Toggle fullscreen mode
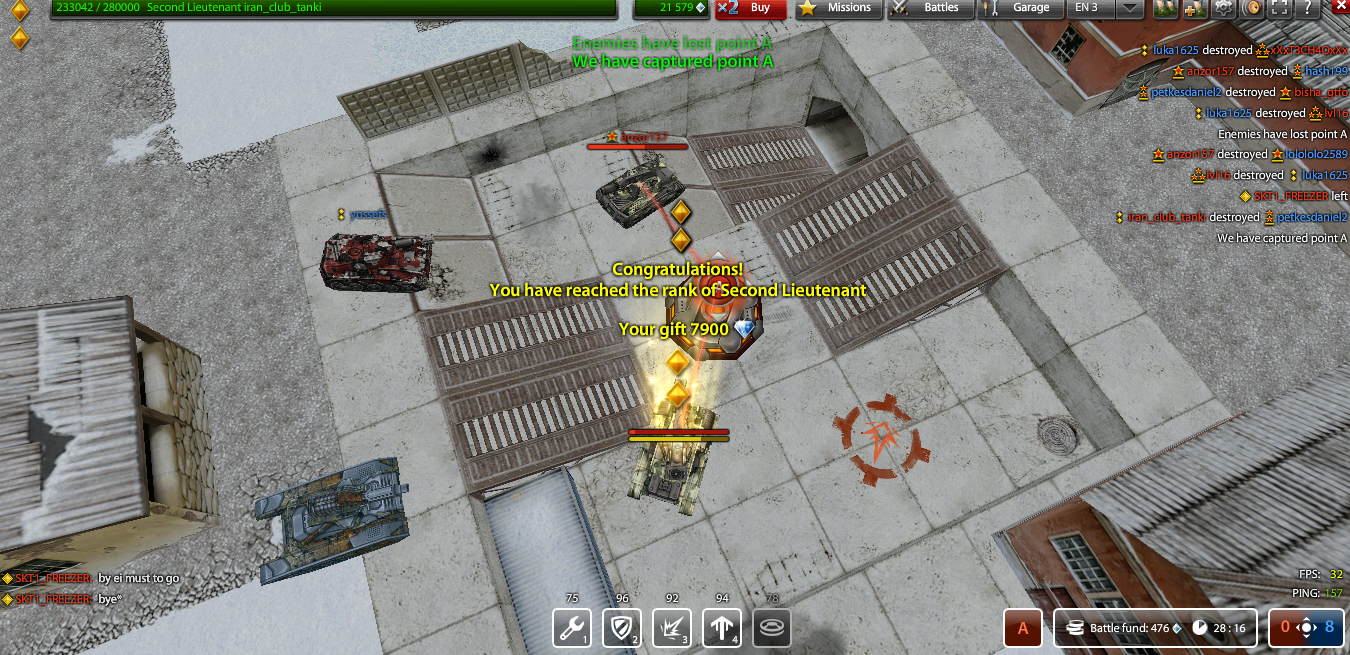1350x655 pixels. (1279, 8)
